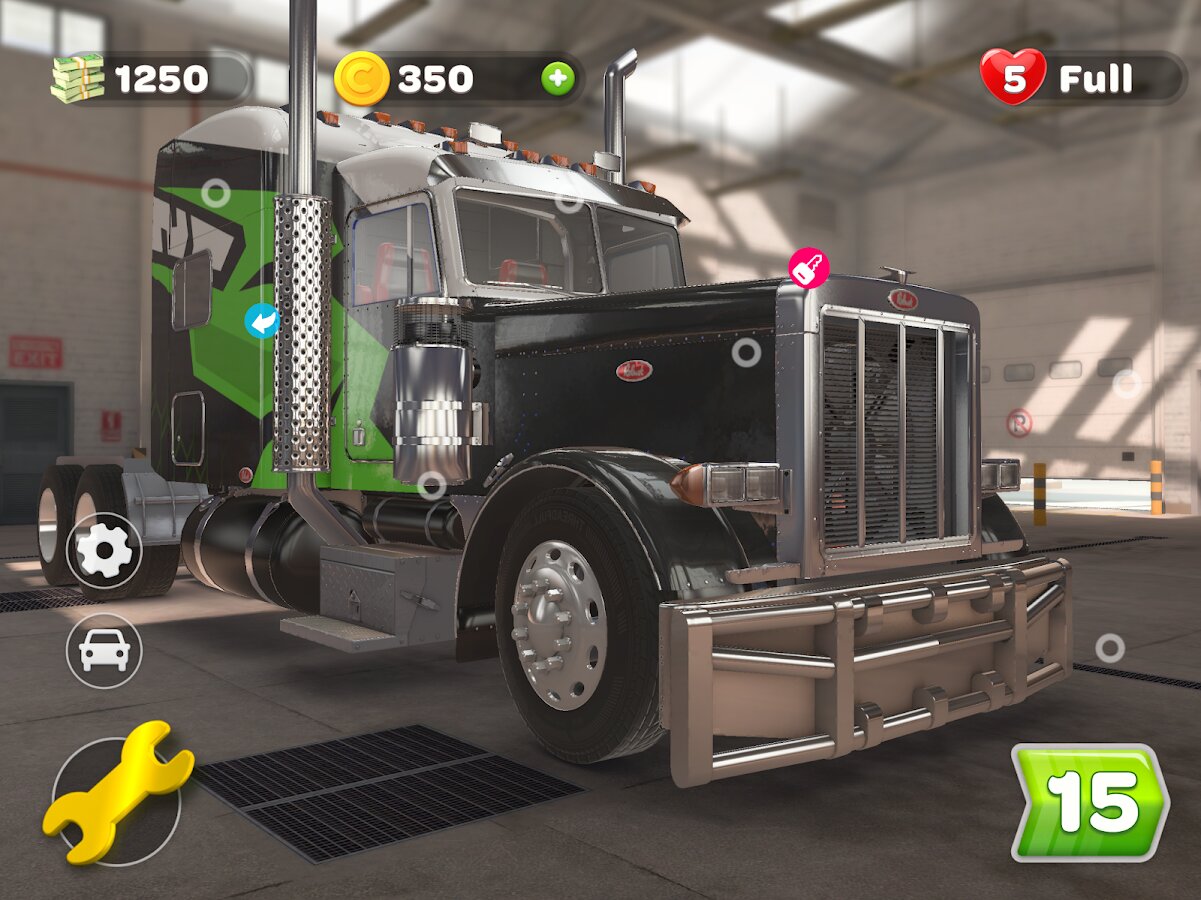Activate the yellow wrench repair tool
1201x900 pixels.
pos(117,792)
